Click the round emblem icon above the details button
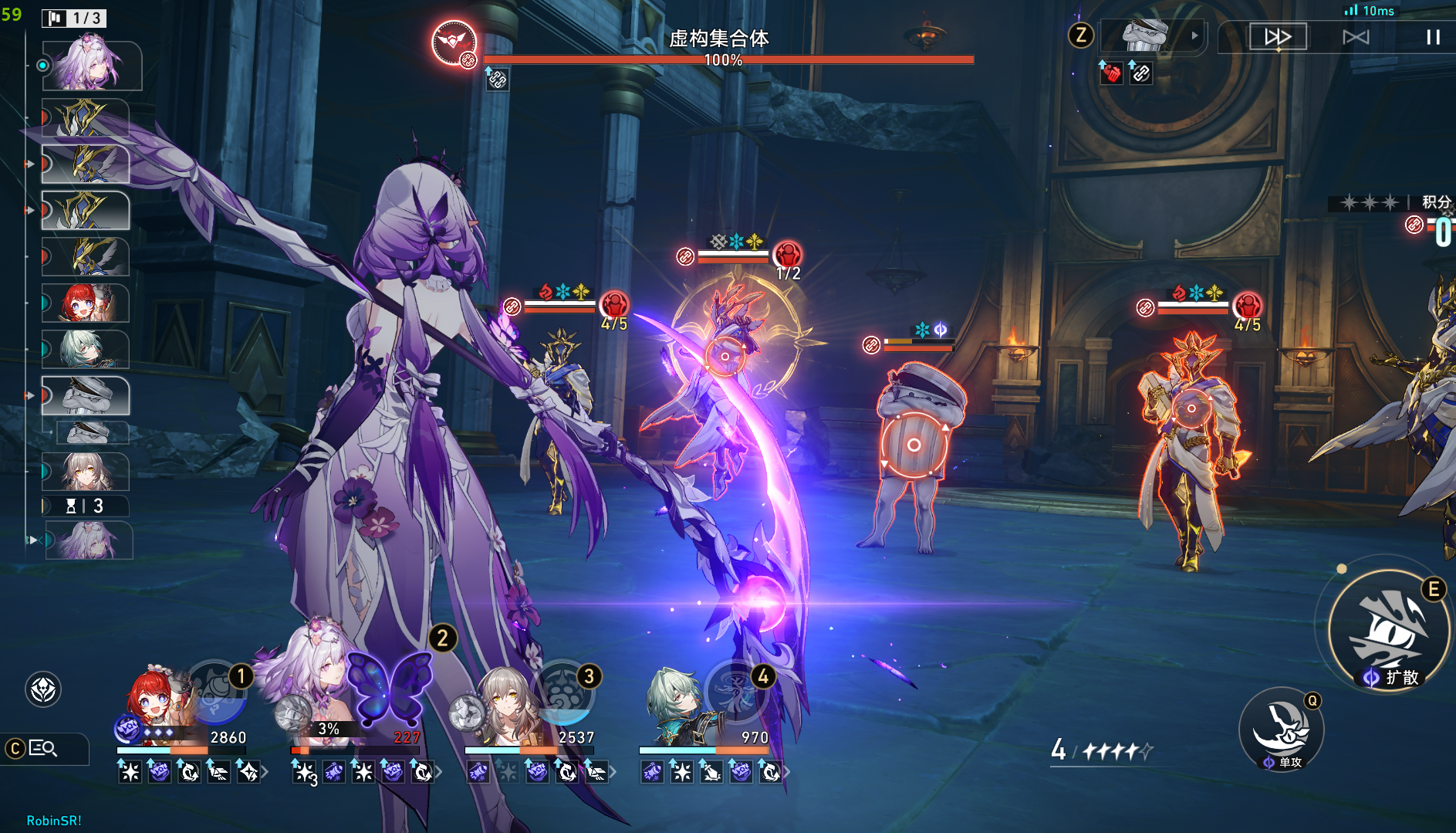The image size is (1456, 833). (x=43, y=689)
